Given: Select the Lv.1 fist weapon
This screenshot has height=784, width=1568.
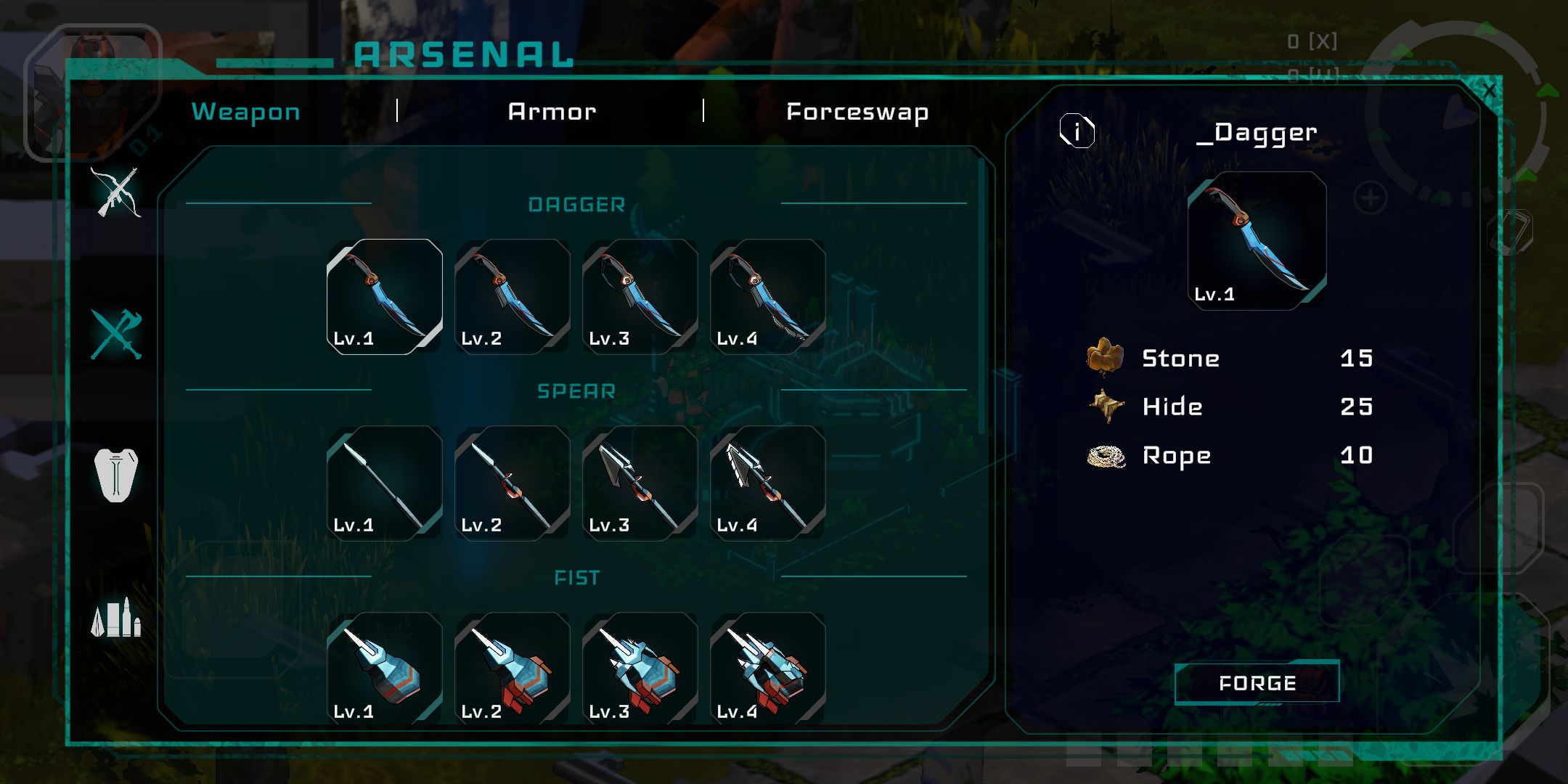Looking at the screenshot, I should 385,668.
